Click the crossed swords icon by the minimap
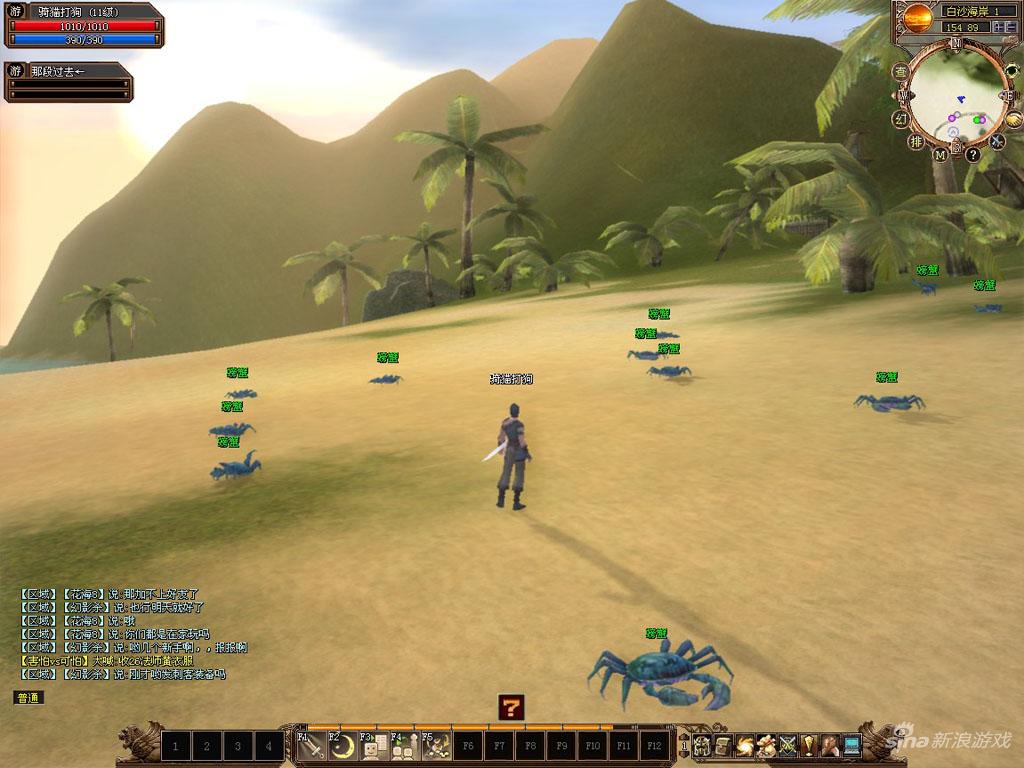The image size is (1024, 768). pos(996,141)
